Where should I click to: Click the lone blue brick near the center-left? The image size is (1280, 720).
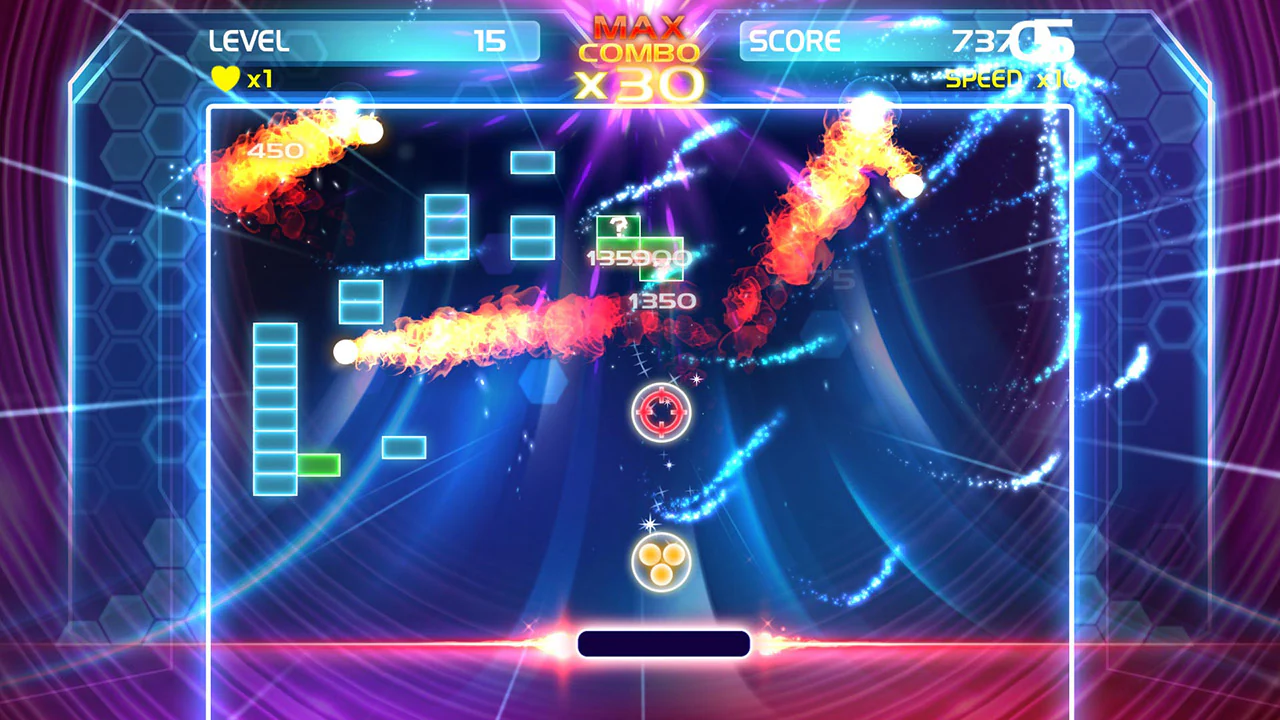click(403, 445)
